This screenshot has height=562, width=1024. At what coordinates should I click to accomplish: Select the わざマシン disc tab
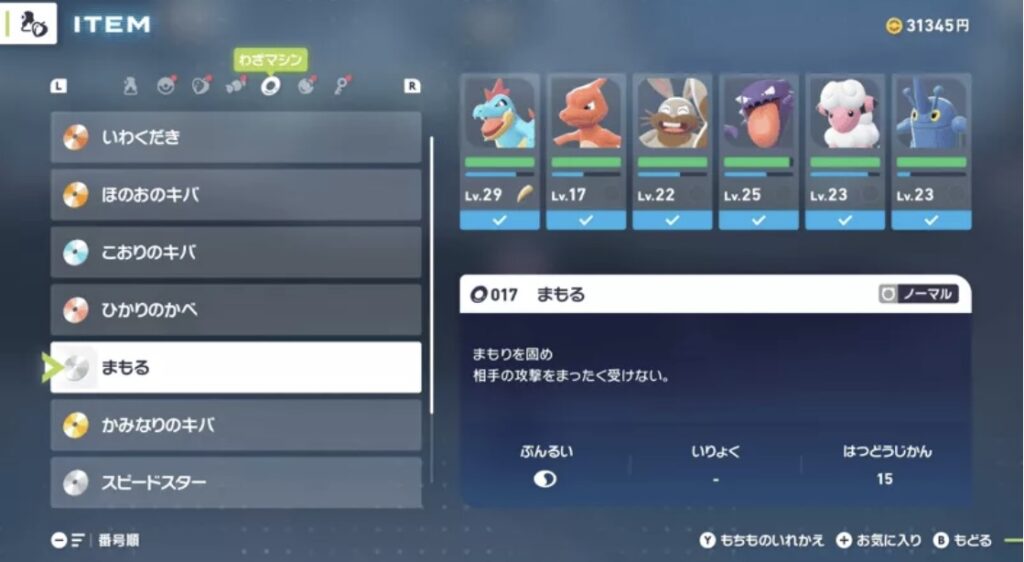coord(270,86)
